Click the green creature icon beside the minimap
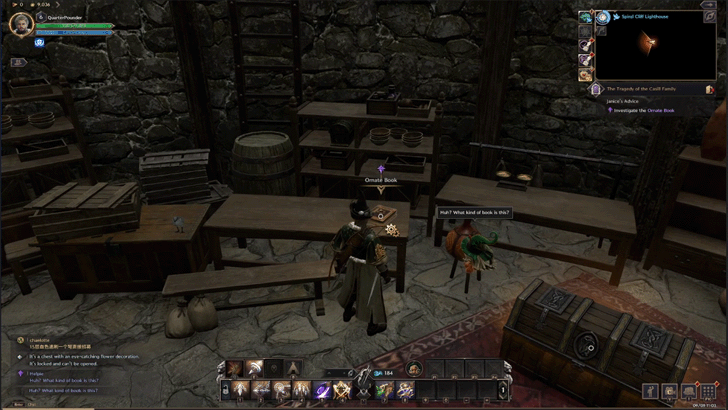The image size is (728, 410). 584,17
